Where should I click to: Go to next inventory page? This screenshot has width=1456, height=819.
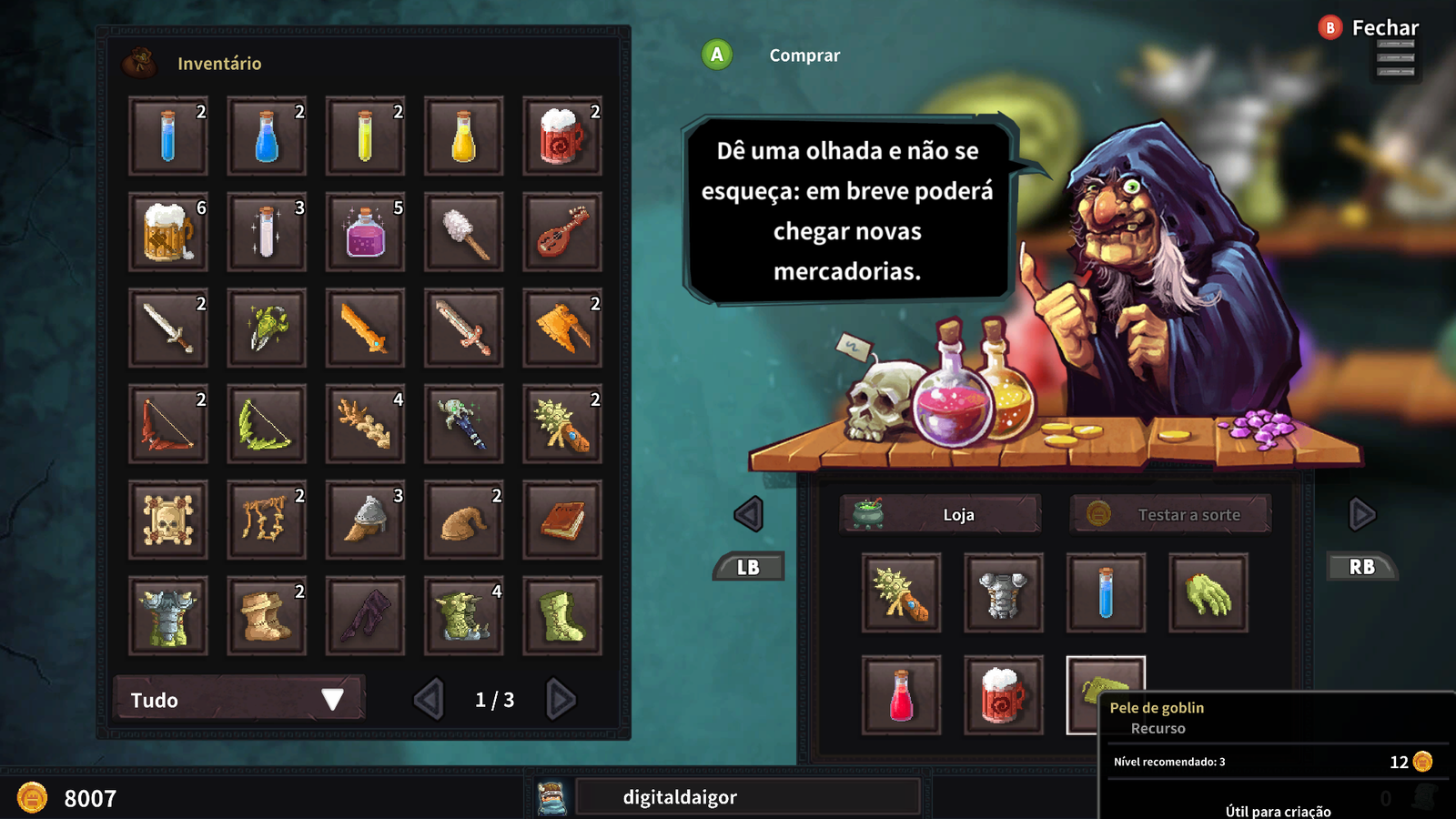pos(561,699)
